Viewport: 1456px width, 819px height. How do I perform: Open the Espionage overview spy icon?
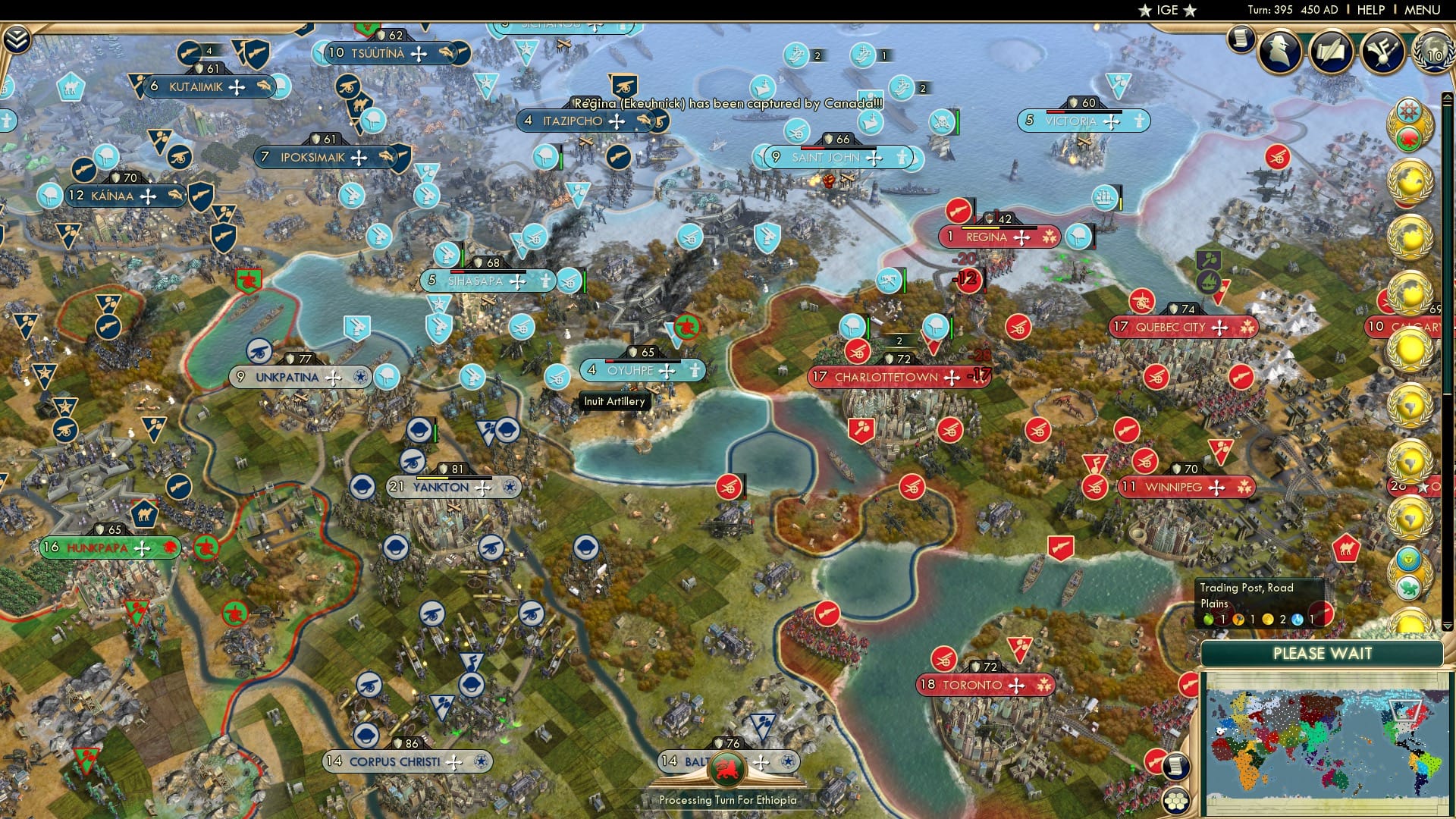1280,53
